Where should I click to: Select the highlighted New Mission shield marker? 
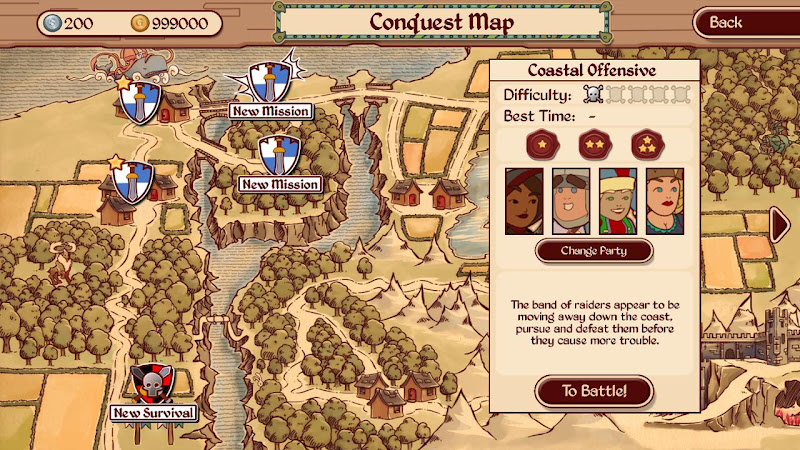point(270,81)
